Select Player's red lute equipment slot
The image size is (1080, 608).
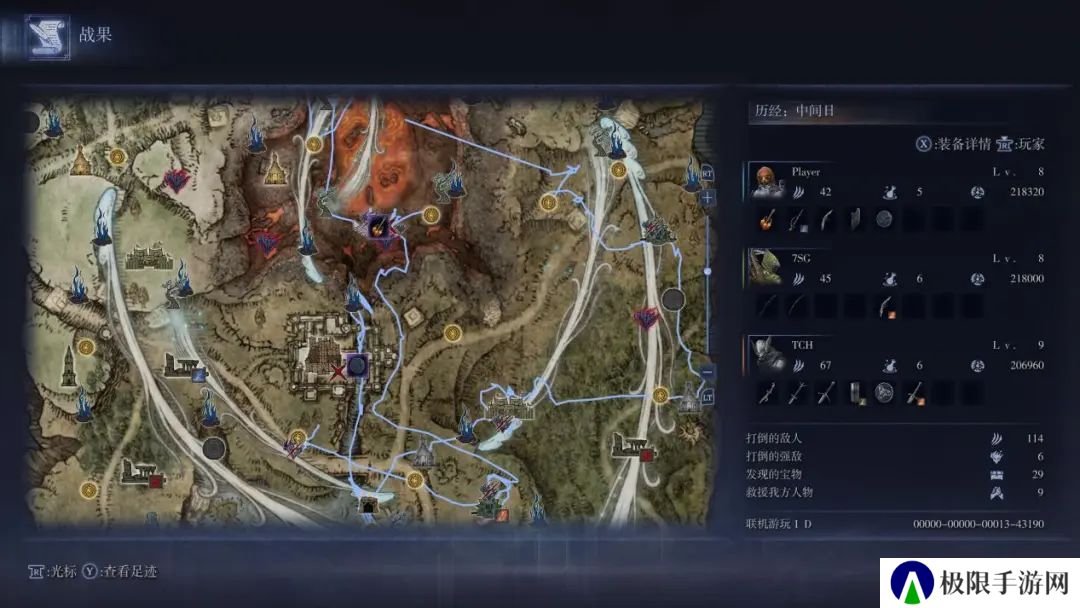click(768, 220)
